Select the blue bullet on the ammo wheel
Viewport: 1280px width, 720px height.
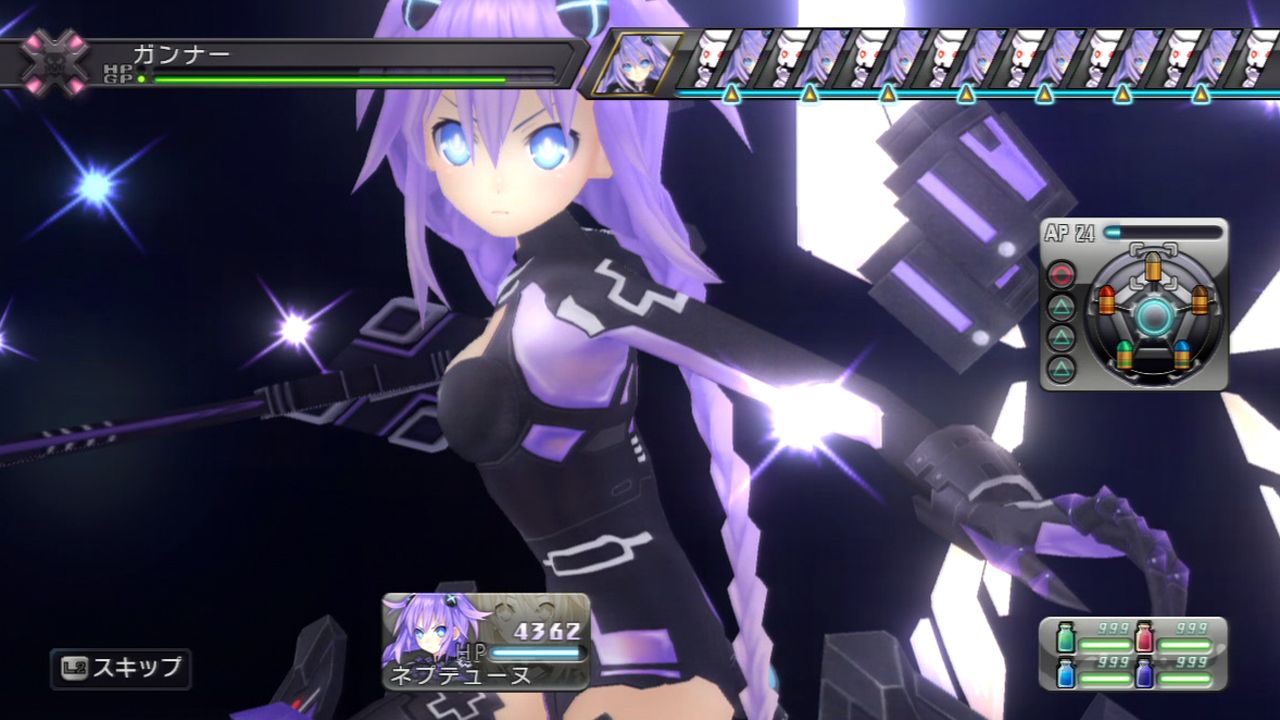pos(1181,353)
